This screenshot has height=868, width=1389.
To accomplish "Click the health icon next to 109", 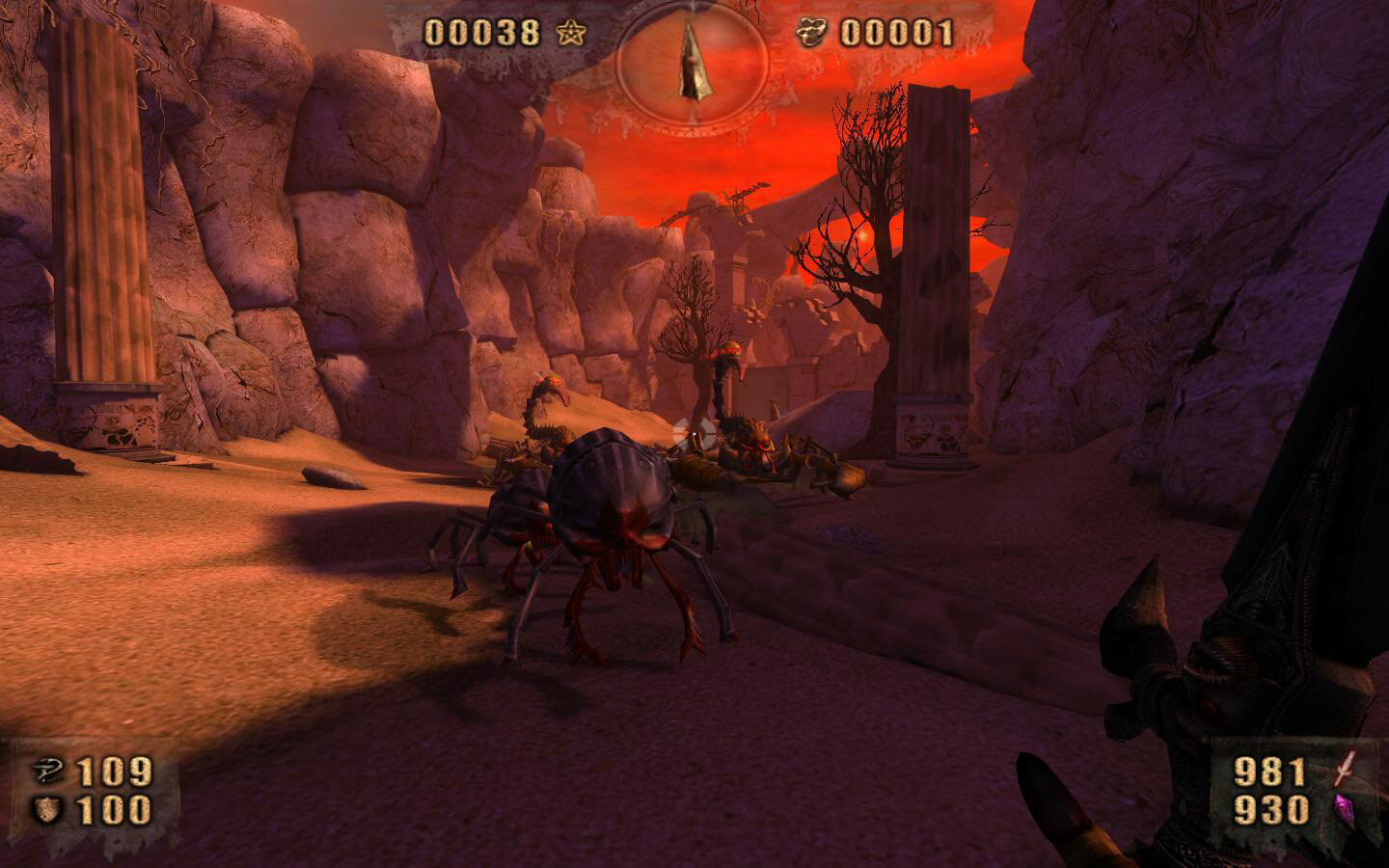I will [x=49, y=772].
